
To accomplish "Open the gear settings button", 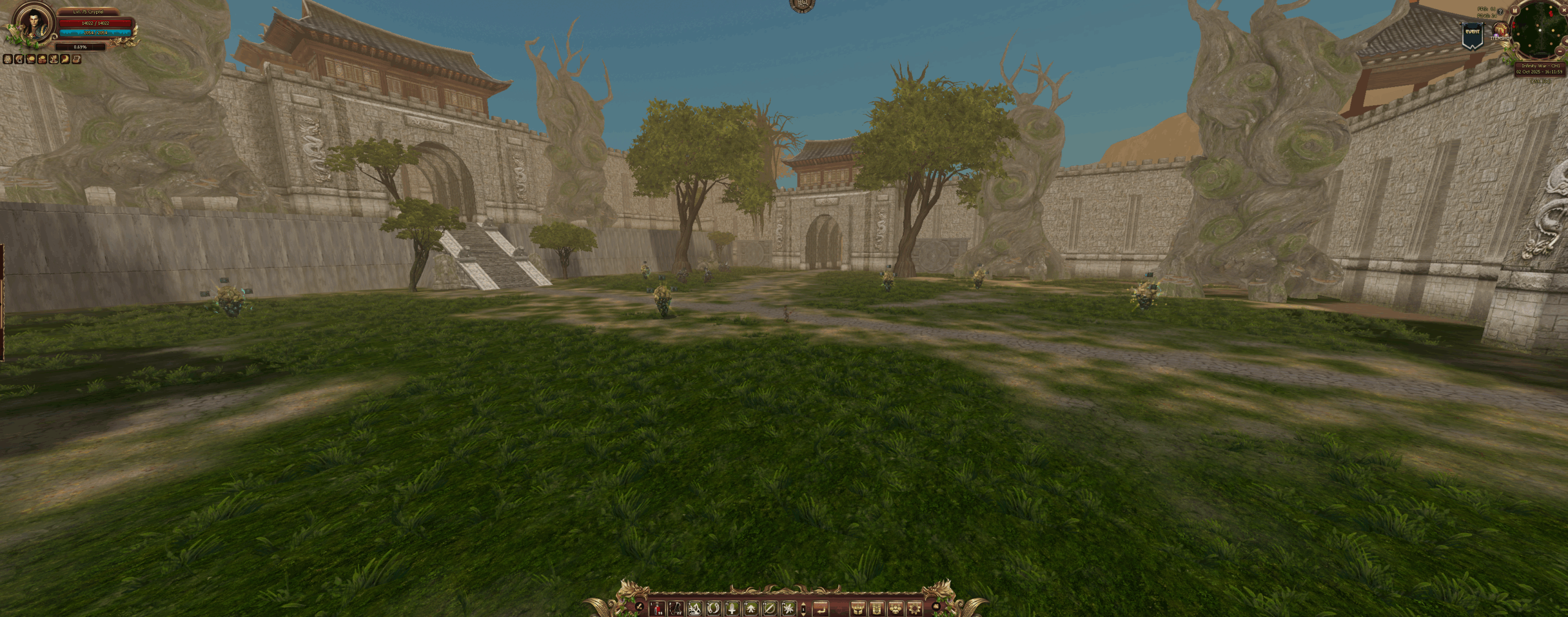I will click(914, 608).
